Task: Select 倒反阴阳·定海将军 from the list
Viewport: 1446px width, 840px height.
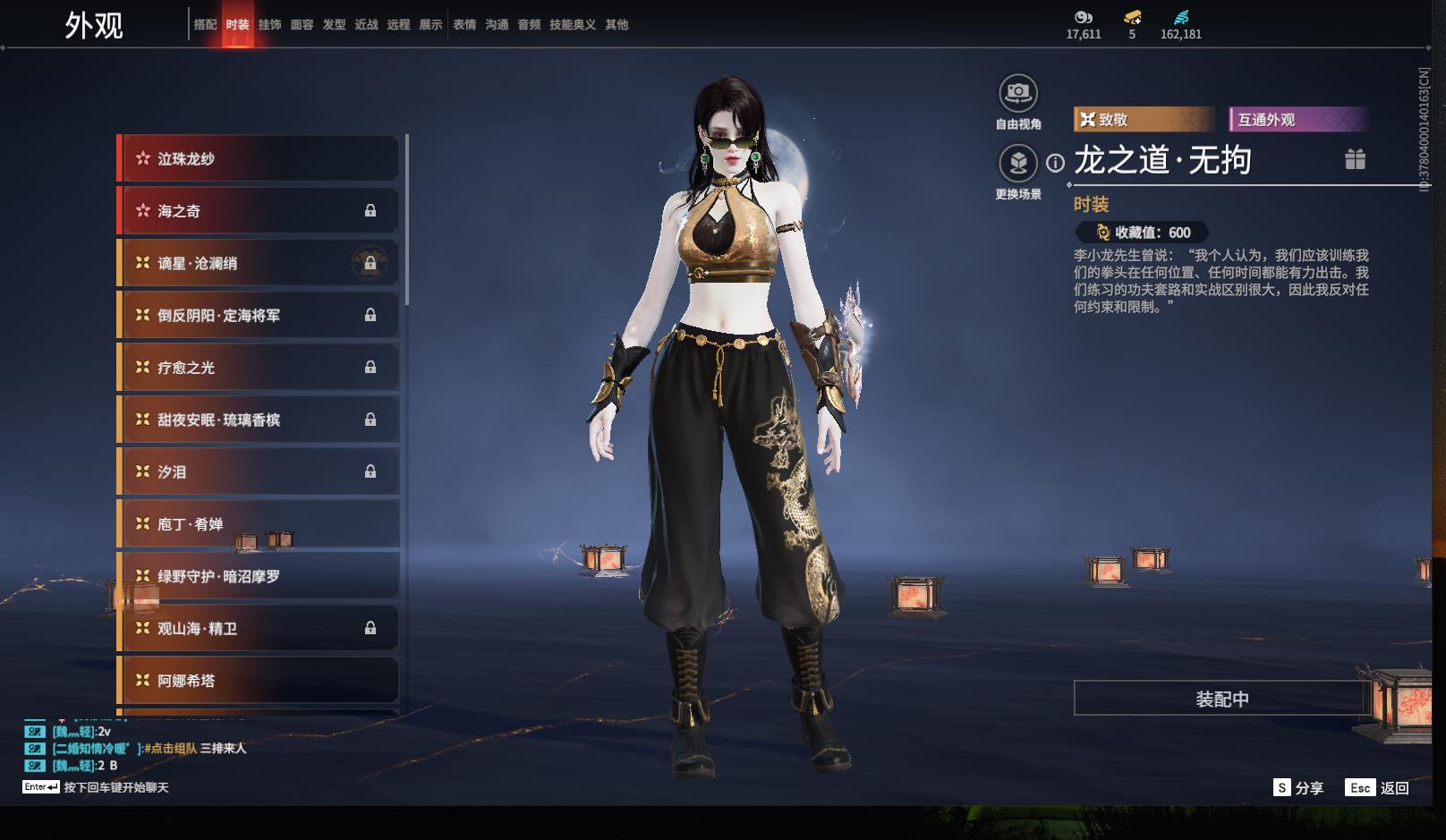Action: tap(259, 315)
